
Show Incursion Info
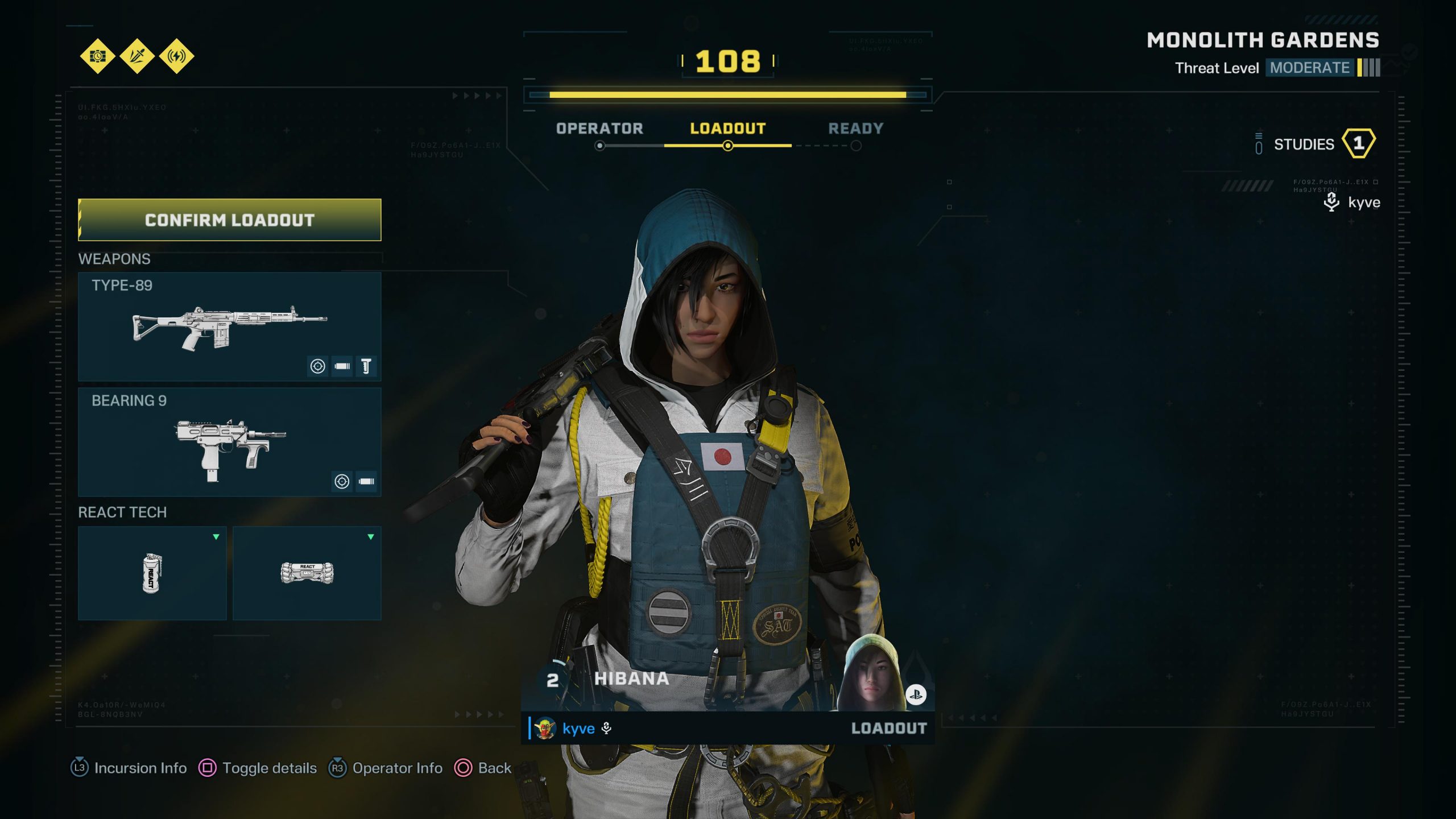[129, 768]
